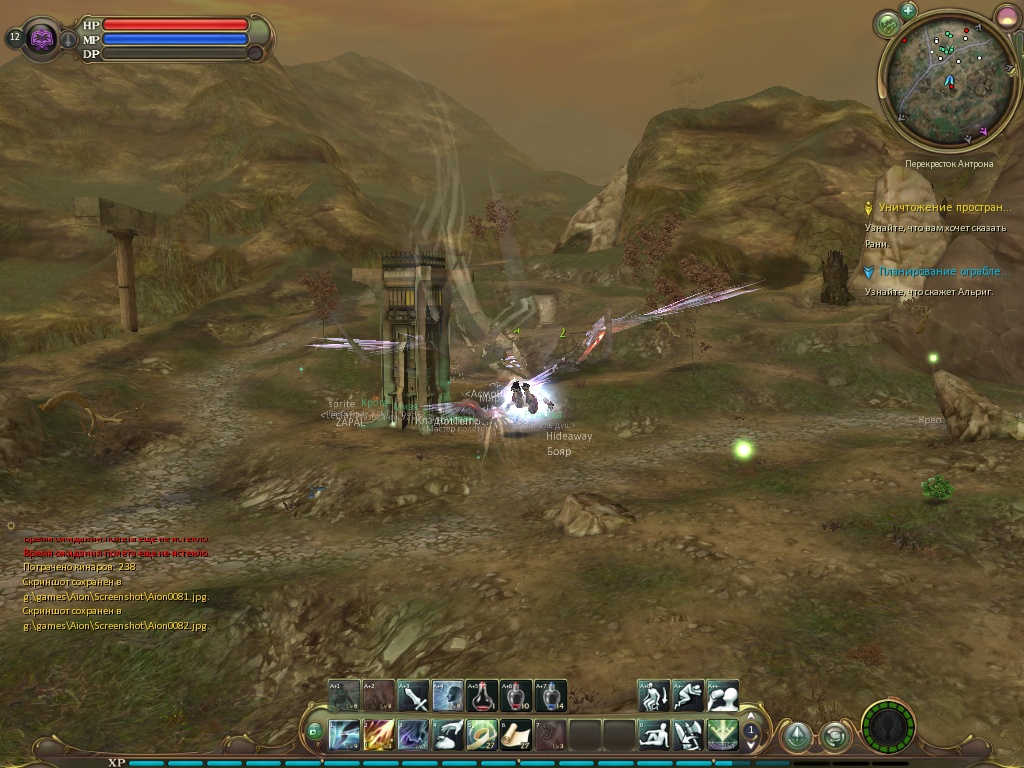Click the green crystal round button

point(796,737)
